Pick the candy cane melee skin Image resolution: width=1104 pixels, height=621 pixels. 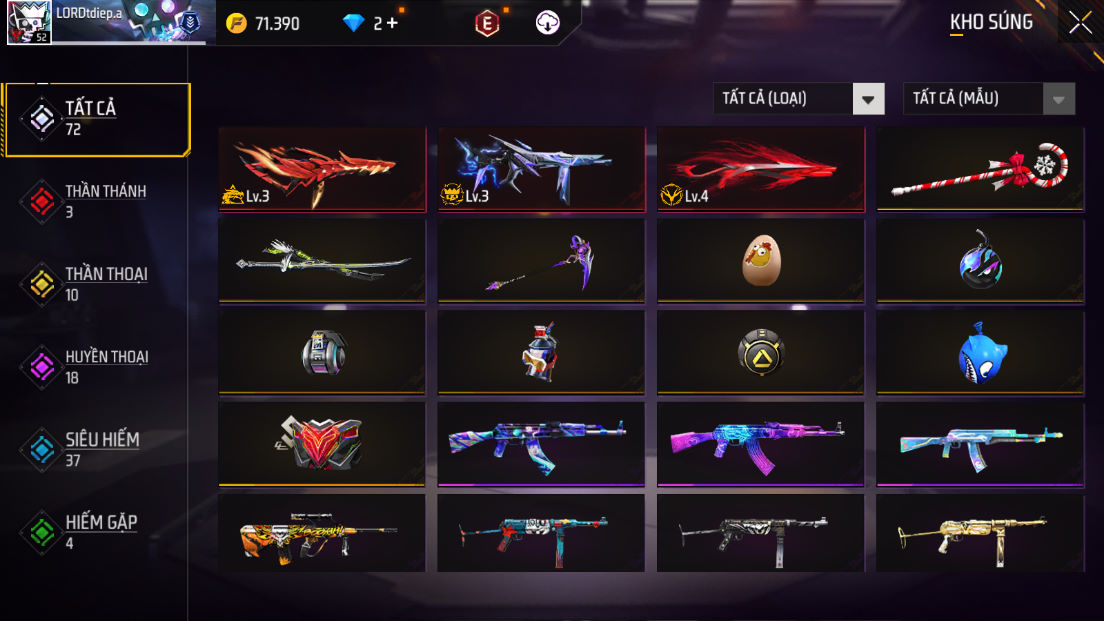pyautogui.click(x=980, y=168)
